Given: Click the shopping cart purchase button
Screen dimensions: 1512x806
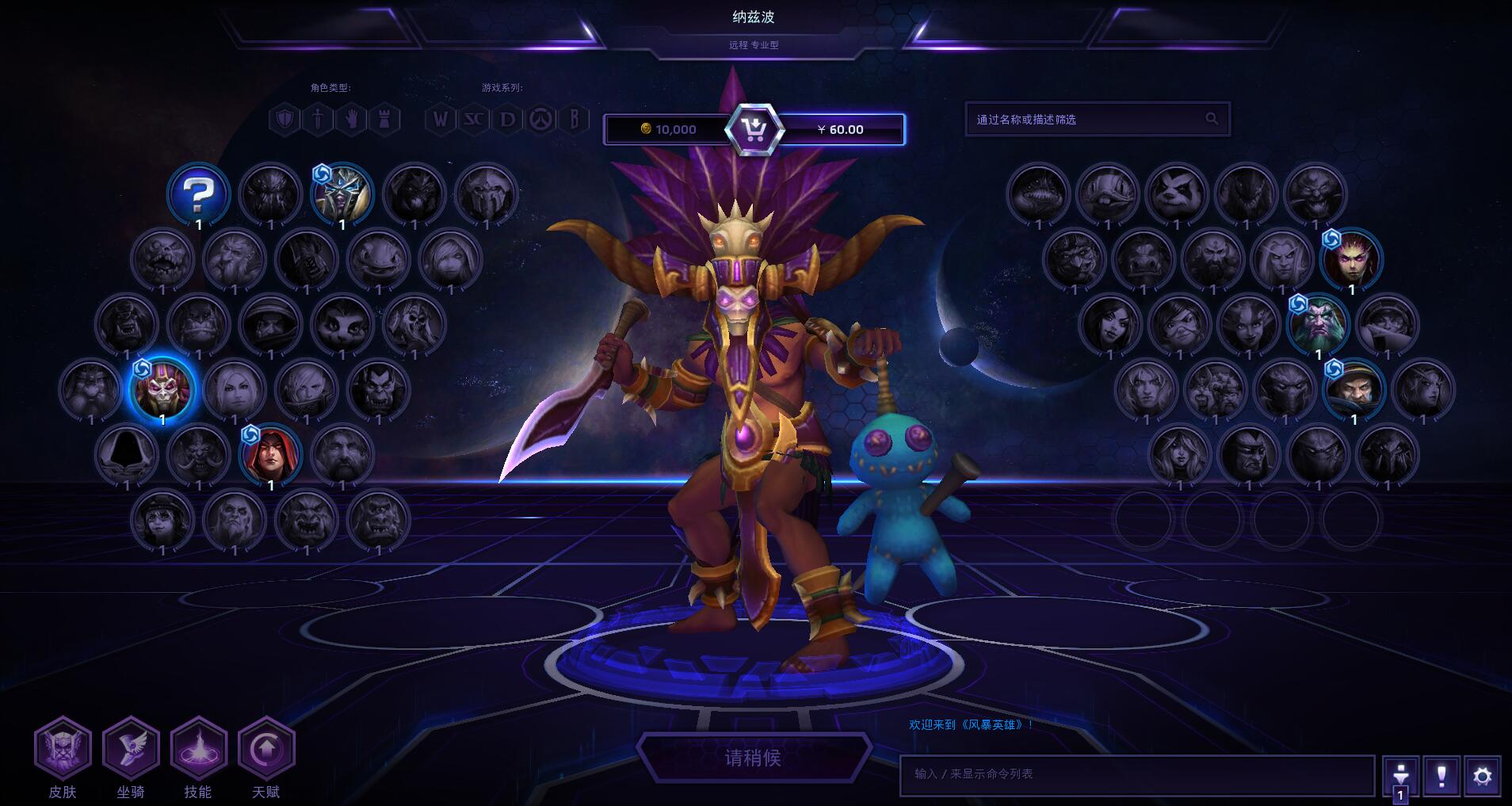Looking at the screenshot, I should [x=754, y=128].
